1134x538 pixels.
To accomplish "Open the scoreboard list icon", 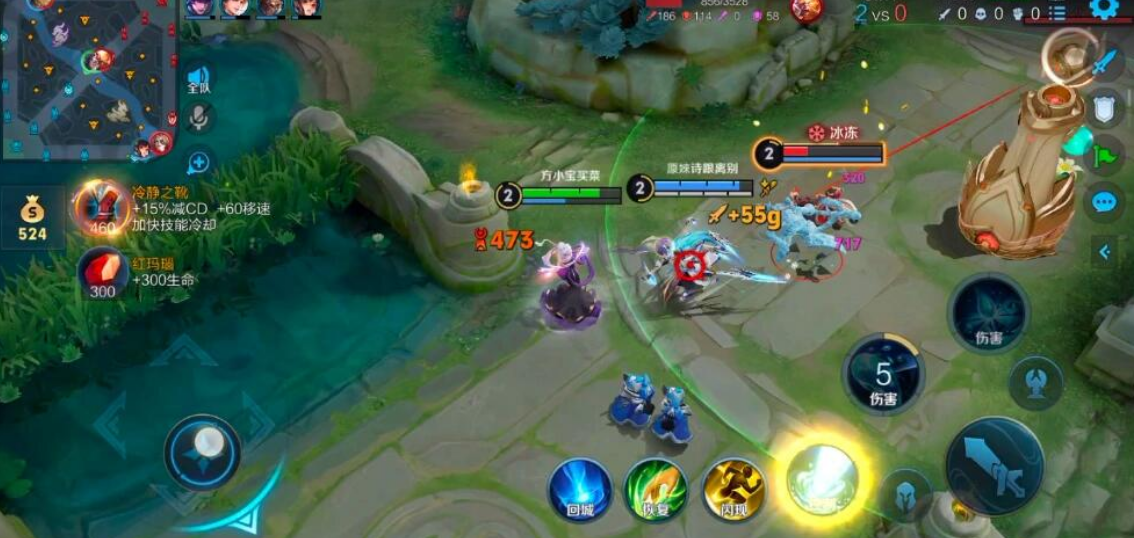I will 1057,13.
